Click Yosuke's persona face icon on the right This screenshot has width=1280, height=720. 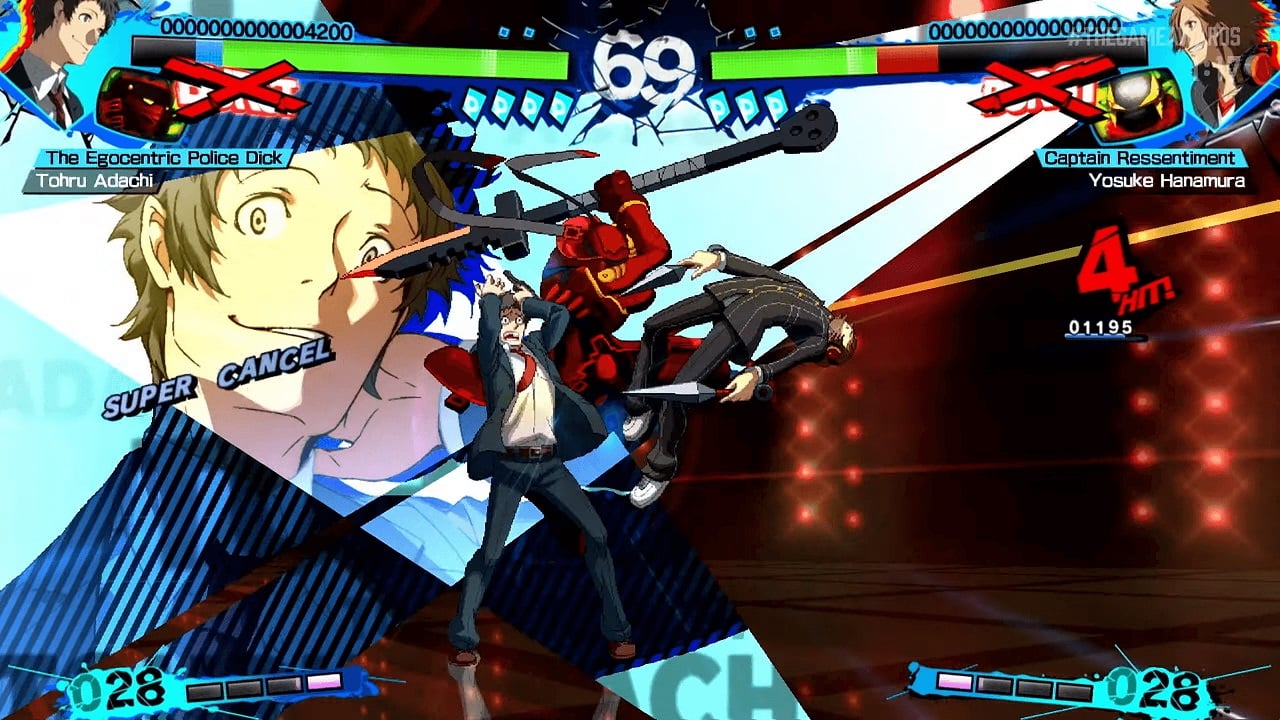1135,97
